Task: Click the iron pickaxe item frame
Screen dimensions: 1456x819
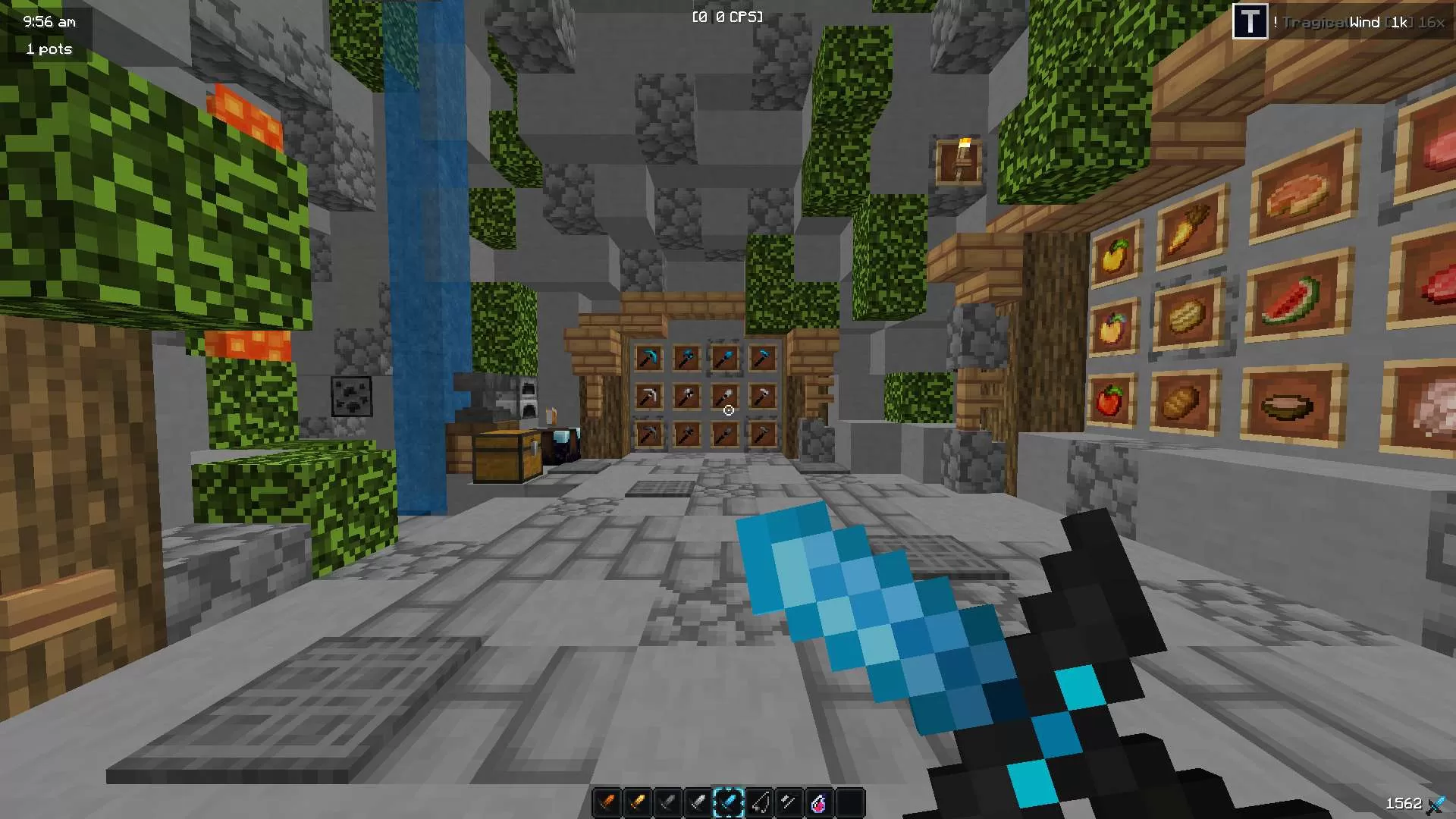Action: (x=650, y=395)
